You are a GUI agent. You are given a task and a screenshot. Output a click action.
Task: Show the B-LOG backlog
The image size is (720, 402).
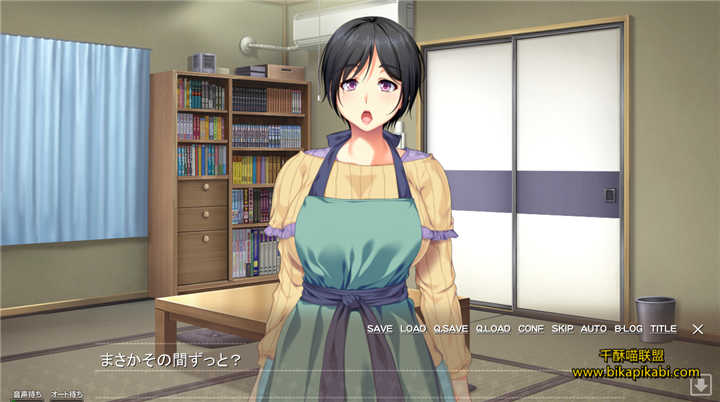point(628,328)
